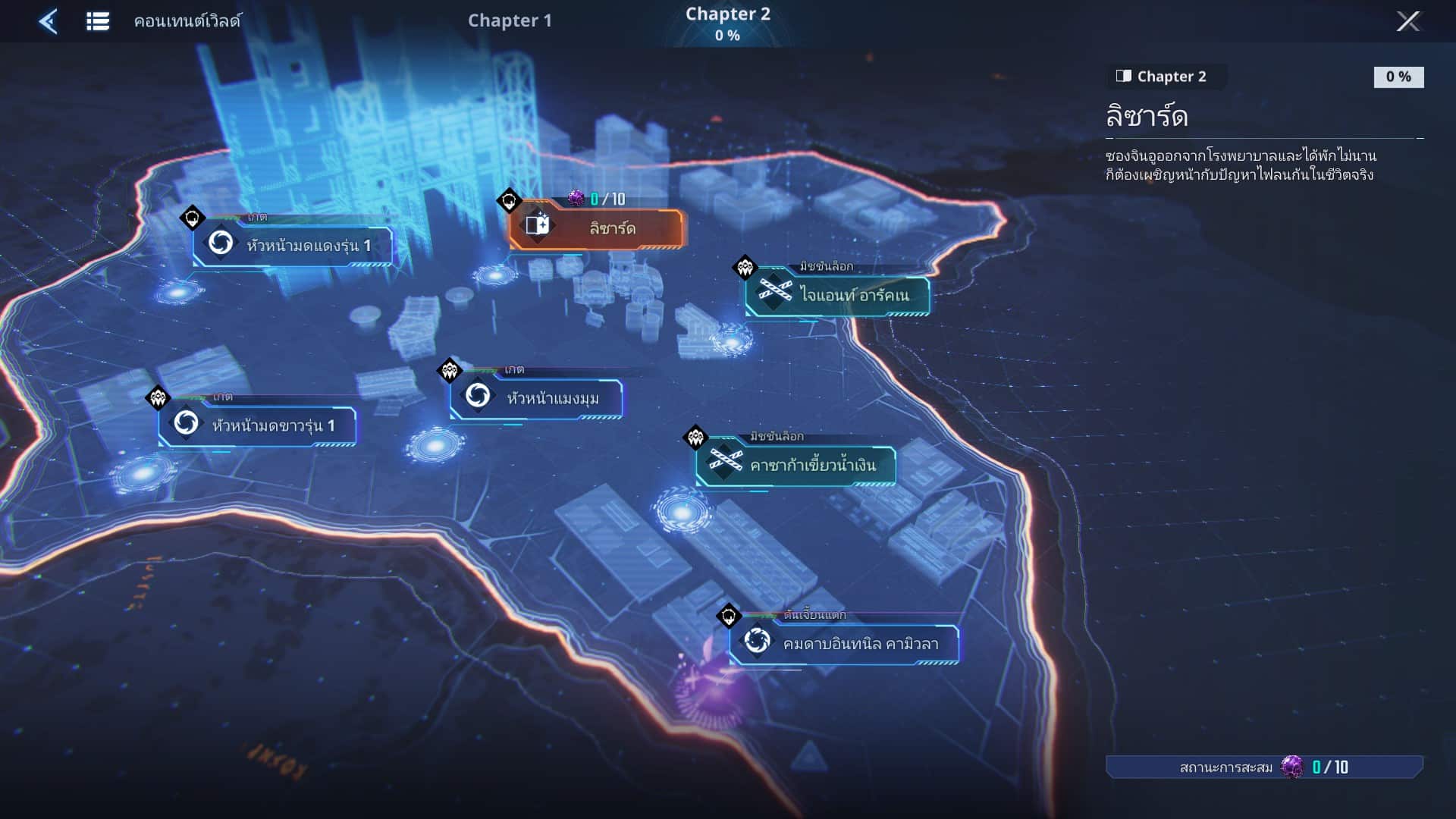Select the Chapter 2 tab
The width and height of the screenshot is (1456, 819).
(x=727, y=23)
